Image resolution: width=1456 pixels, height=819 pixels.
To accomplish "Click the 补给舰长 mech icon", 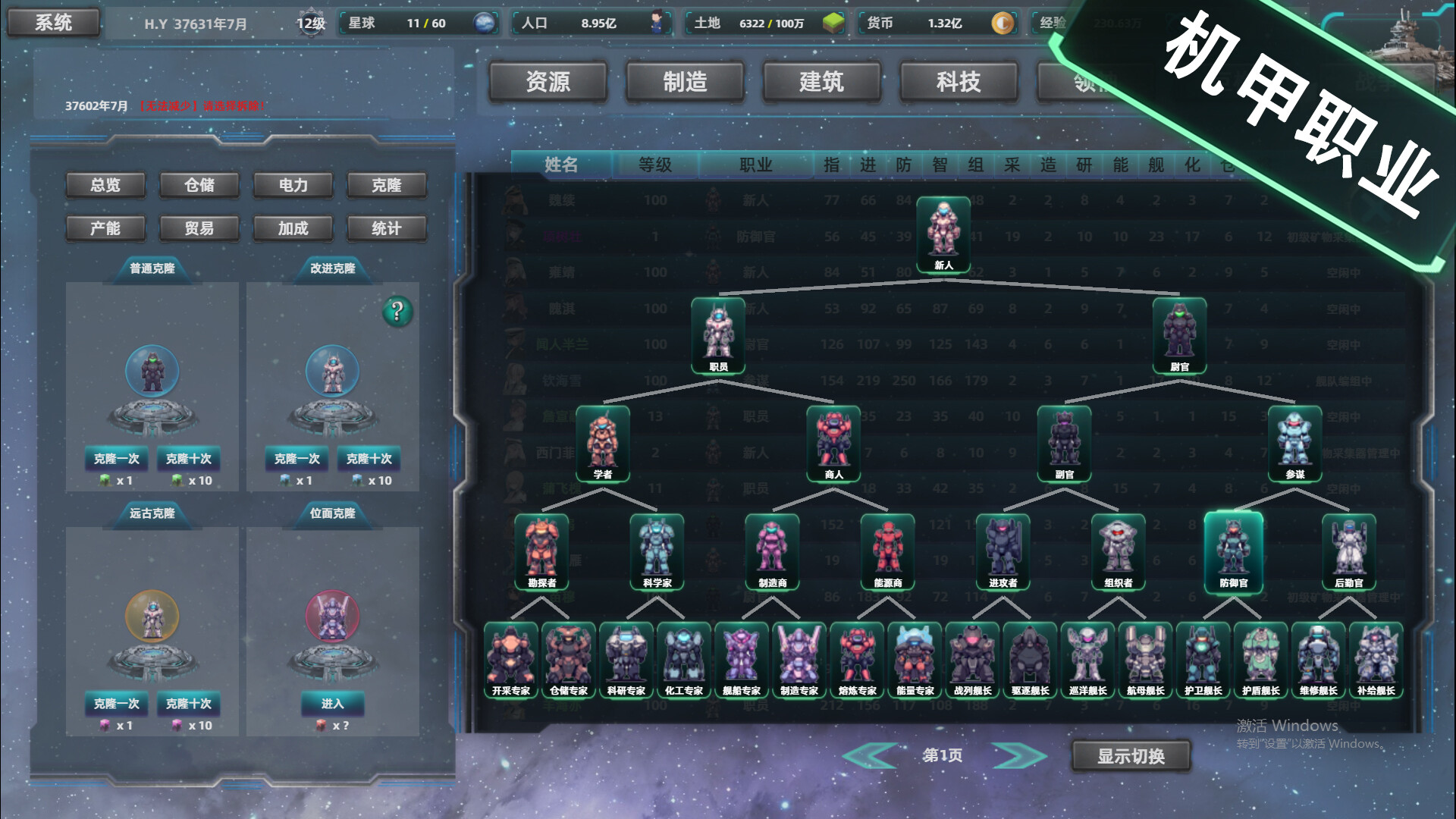I will pos(1378,658).
